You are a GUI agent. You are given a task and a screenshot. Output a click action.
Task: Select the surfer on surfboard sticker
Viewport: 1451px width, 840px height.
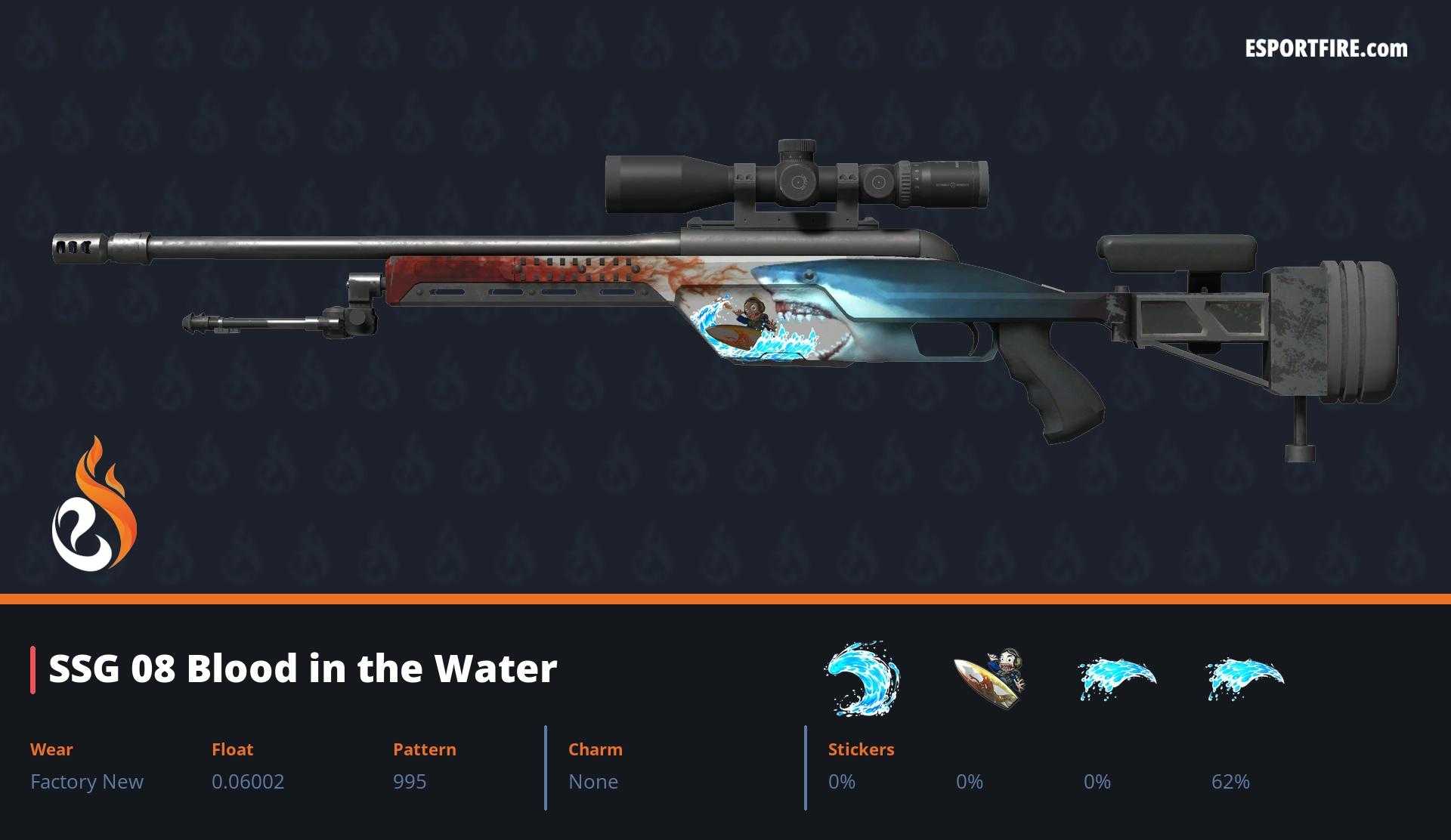989,678
